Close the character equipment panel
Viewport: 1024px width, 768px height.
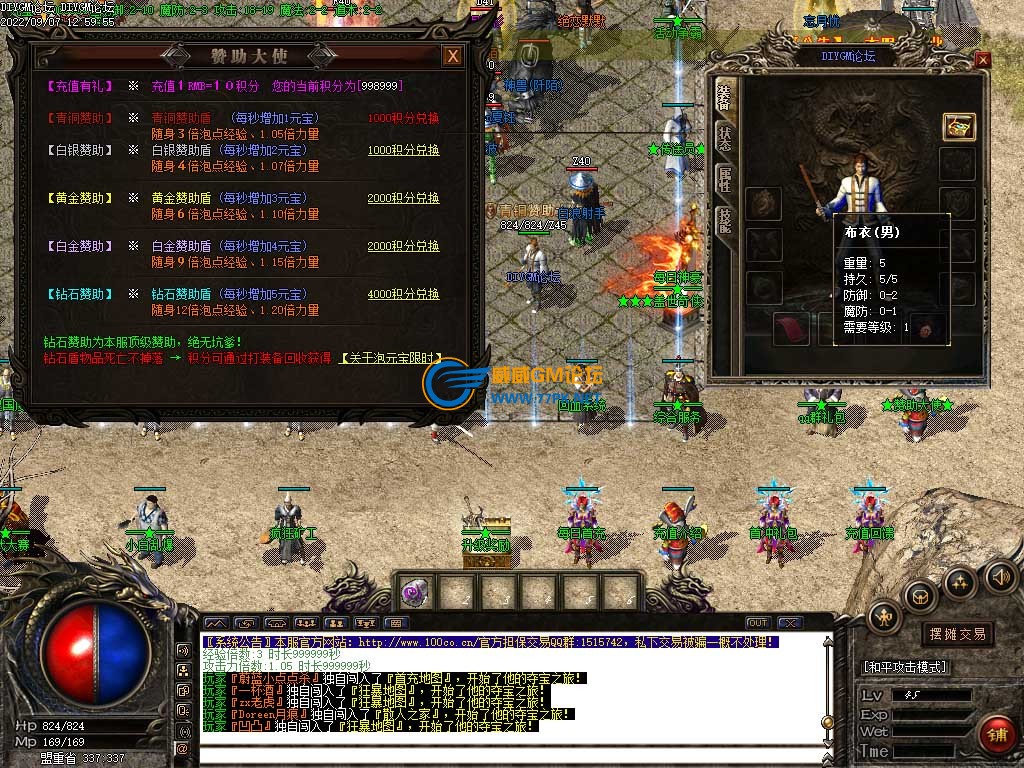982,59
